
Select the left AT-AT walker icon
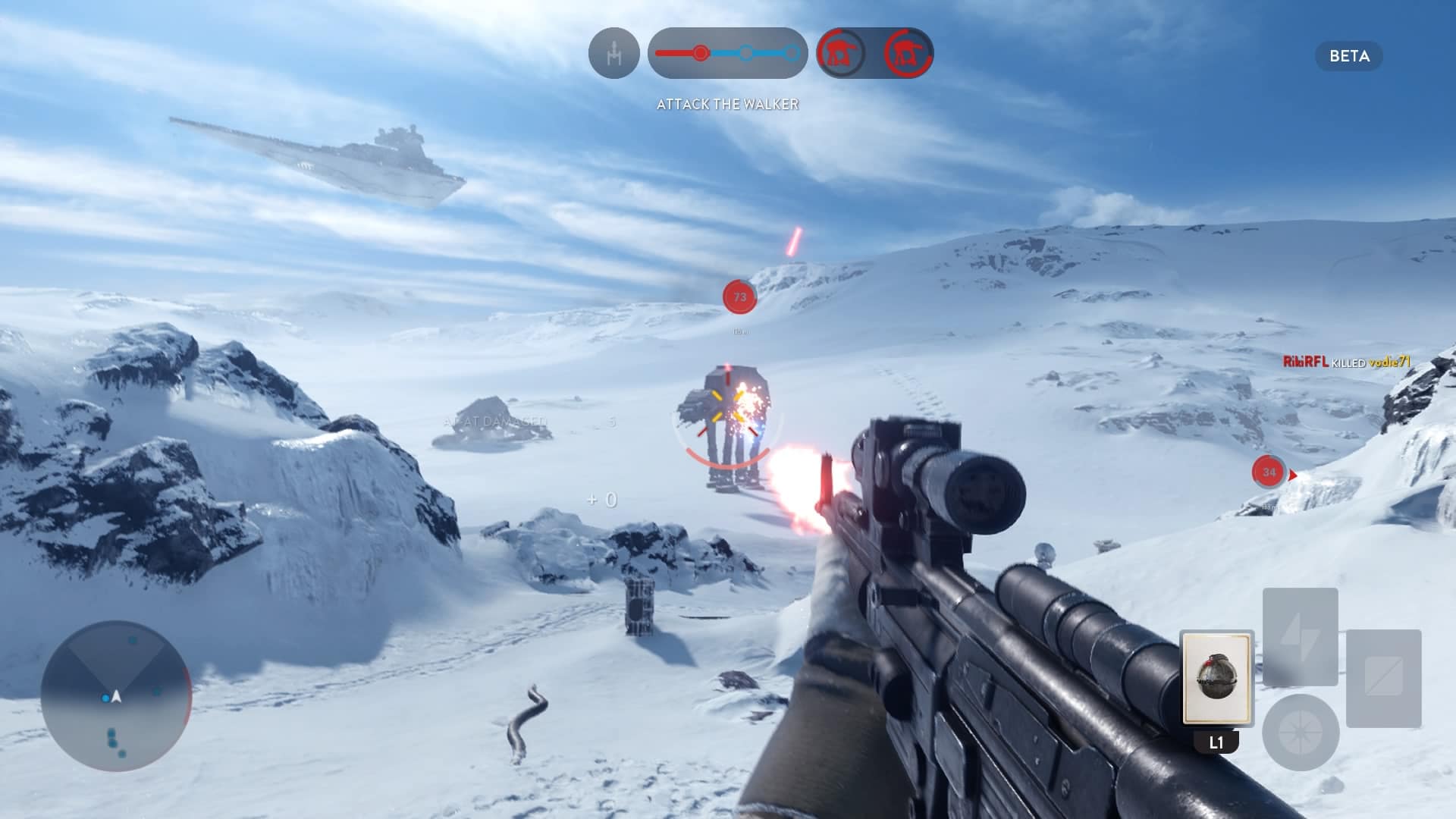[841, 53]
